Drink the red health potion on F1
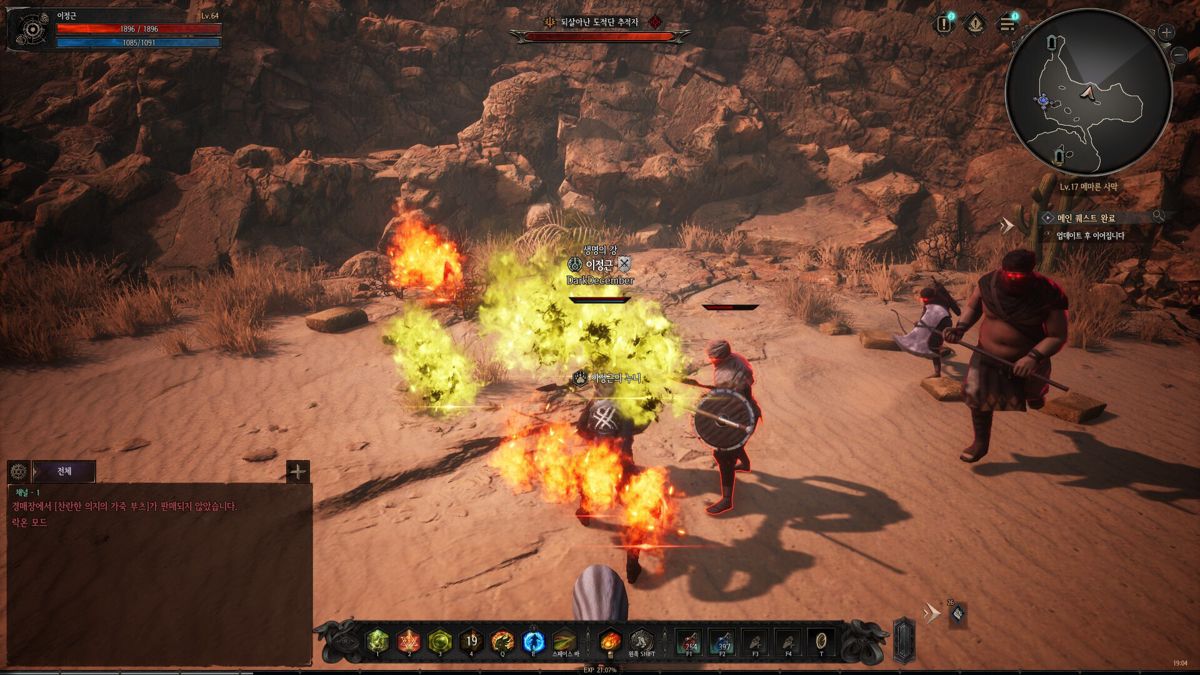Image resolution: width=1200 pixels, height=675 pixels. pyautogui.click(x=690, y=641)
